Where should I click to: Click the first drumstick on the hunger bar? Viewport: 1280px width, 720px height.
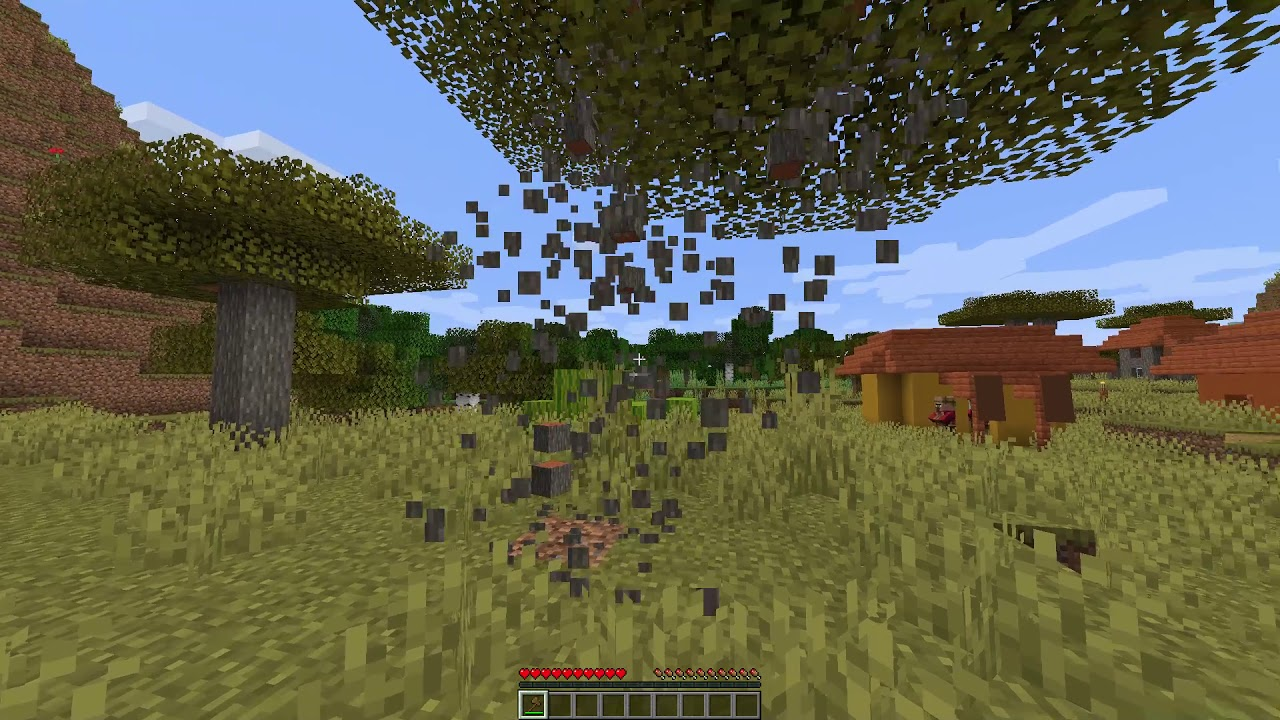[x=659, y=672]
